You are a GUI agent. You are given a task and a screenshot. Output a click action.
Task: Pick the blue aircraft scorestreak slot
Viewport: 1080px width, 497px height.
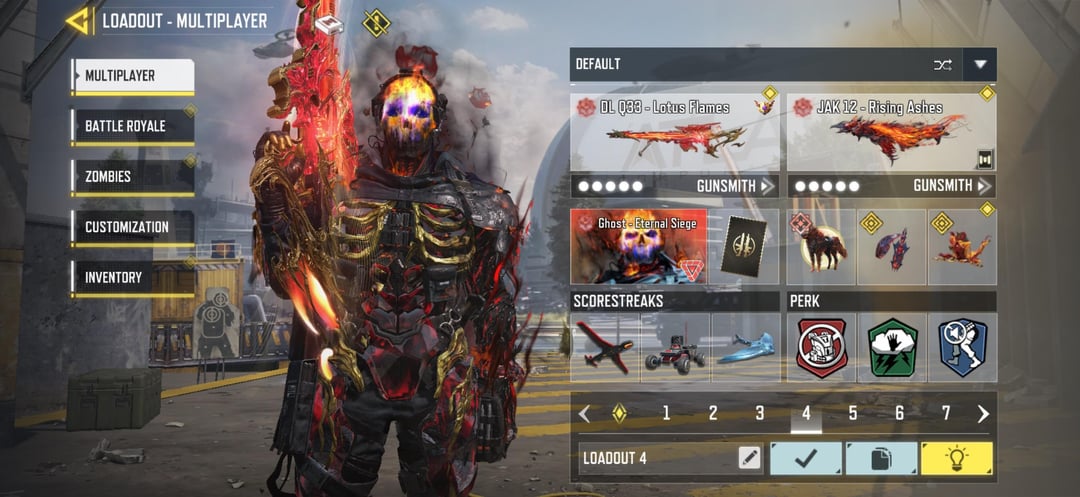(x=746, y=349)
